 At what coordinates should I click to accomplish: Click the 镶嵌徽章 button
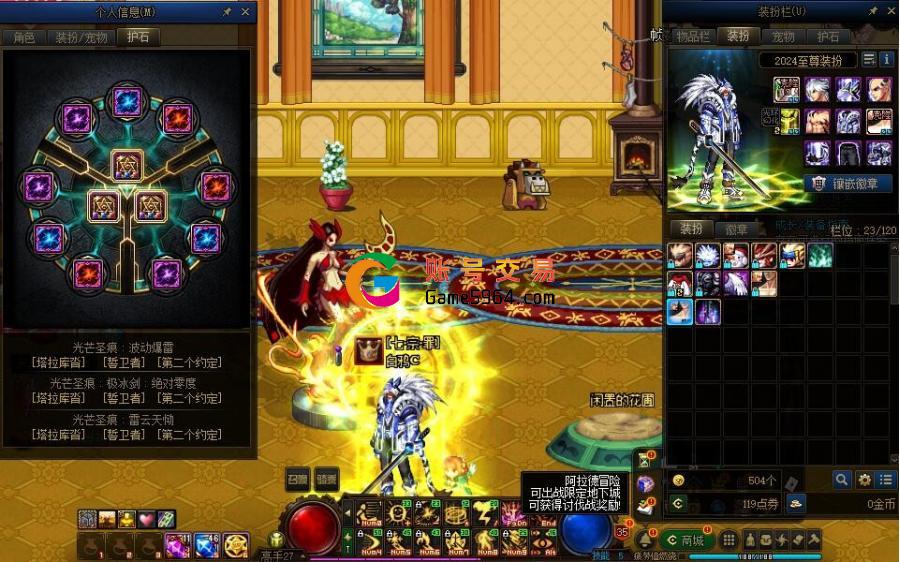848,184
